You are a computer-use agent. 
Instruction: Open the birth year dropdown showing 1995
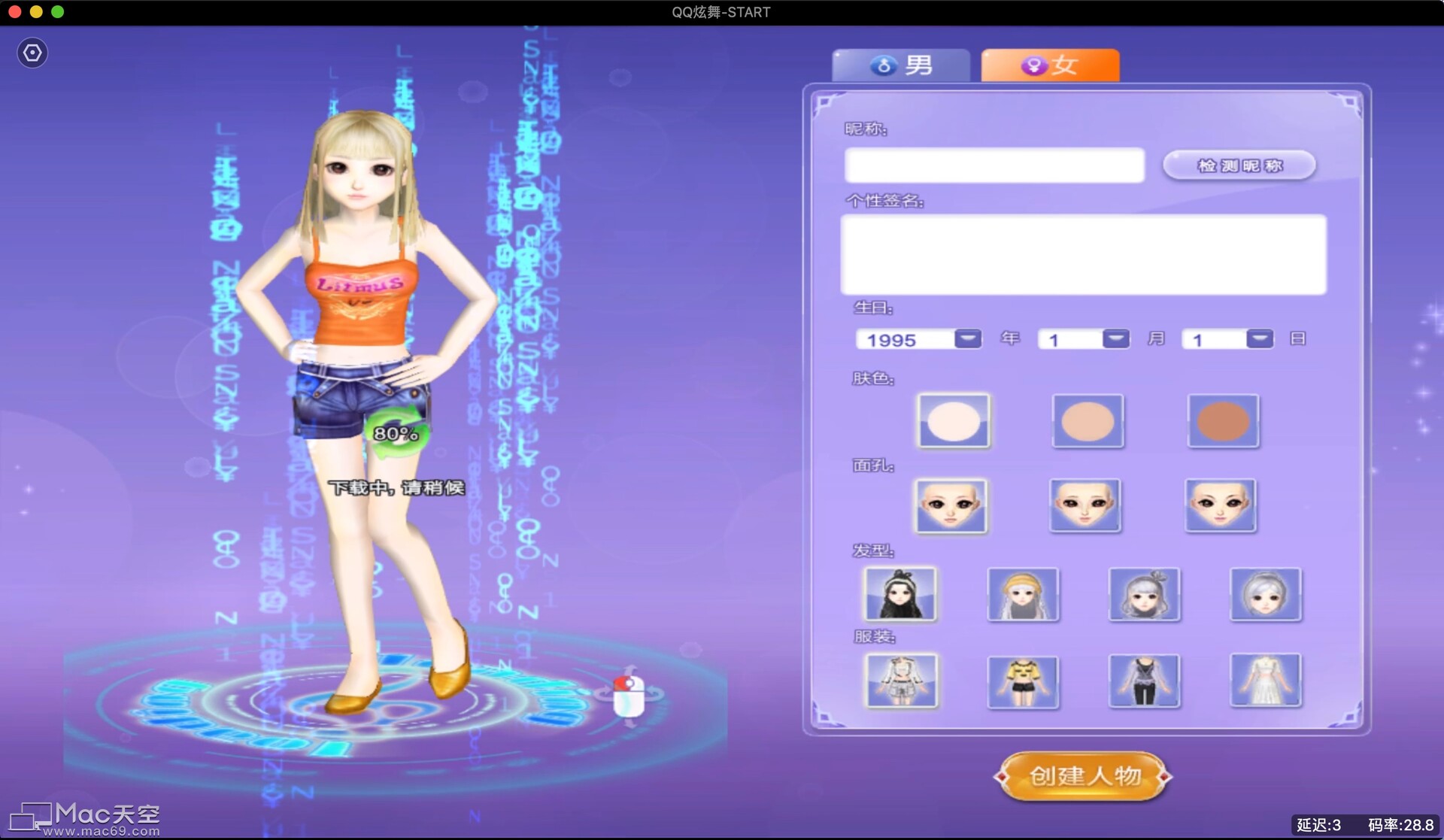(967, 339)
